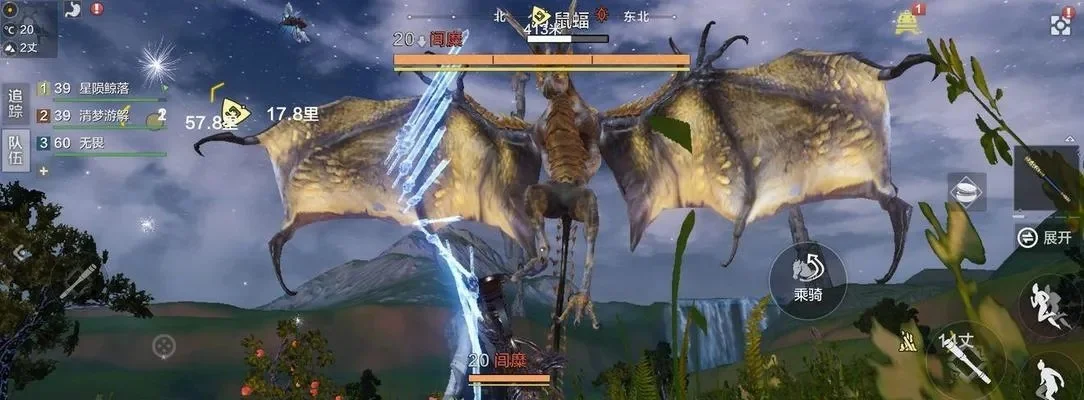Expand the panel with the 展开 button

pos(1045,237)
